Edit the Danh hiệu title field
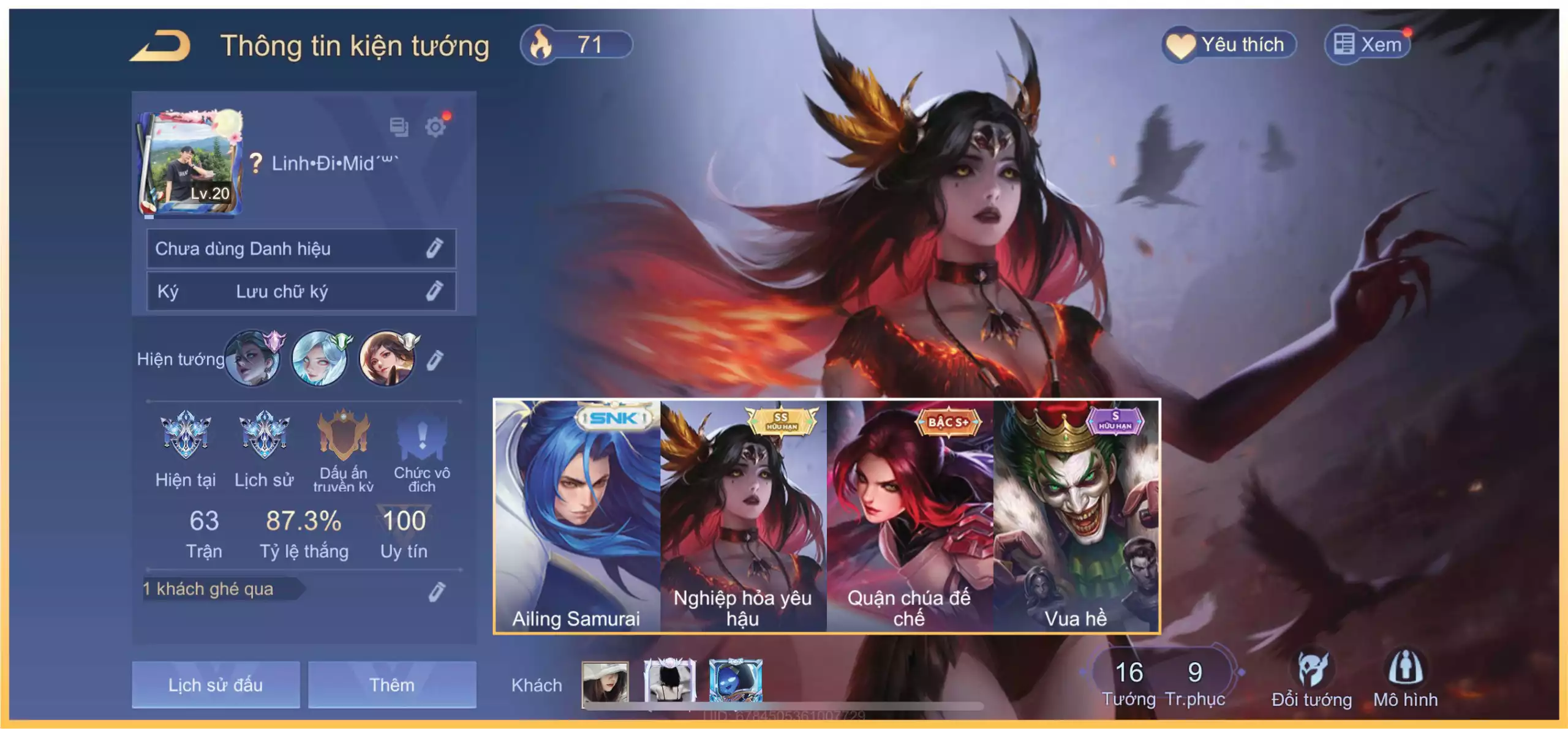Viewport: 1568px width, 729px height. pos(434,248)
